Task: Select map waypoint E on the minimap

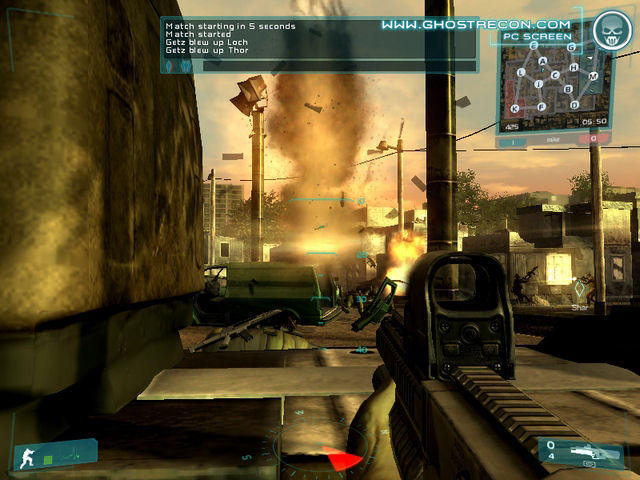Action: click(x=534, y=46)
